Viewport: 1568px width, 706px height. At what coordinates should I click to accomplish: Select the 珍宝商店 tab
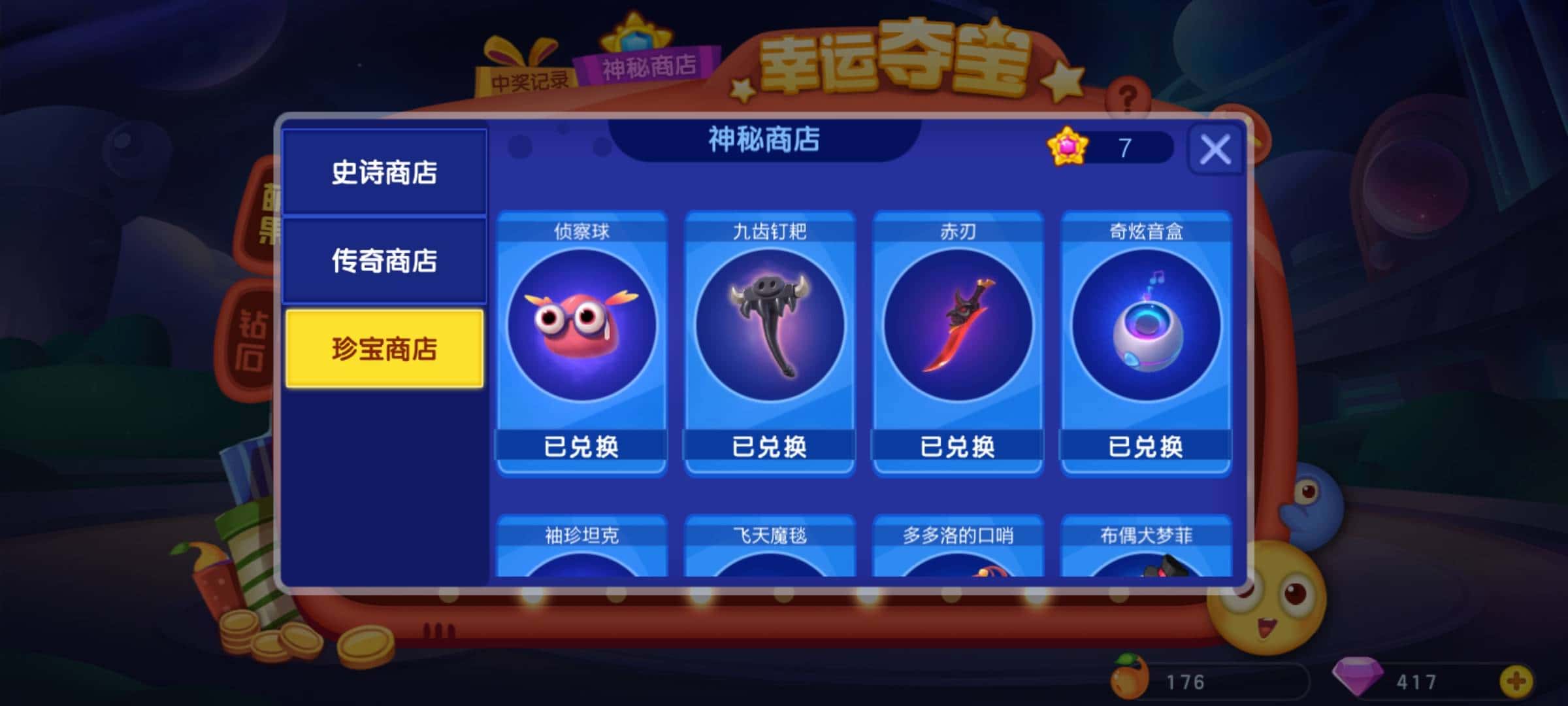point(385,350)
